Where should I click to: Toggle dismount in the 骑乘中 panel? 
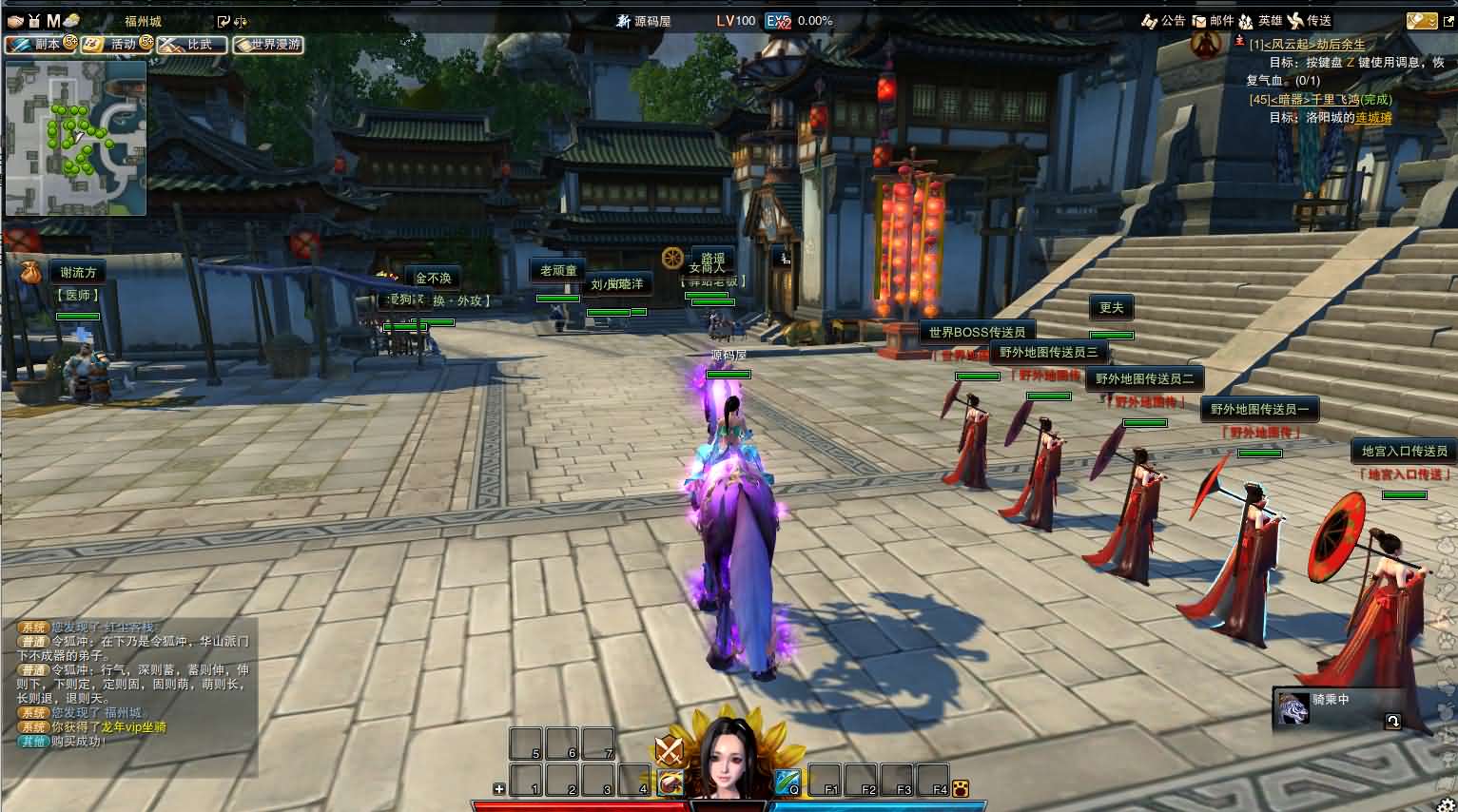pos(1392,722)
